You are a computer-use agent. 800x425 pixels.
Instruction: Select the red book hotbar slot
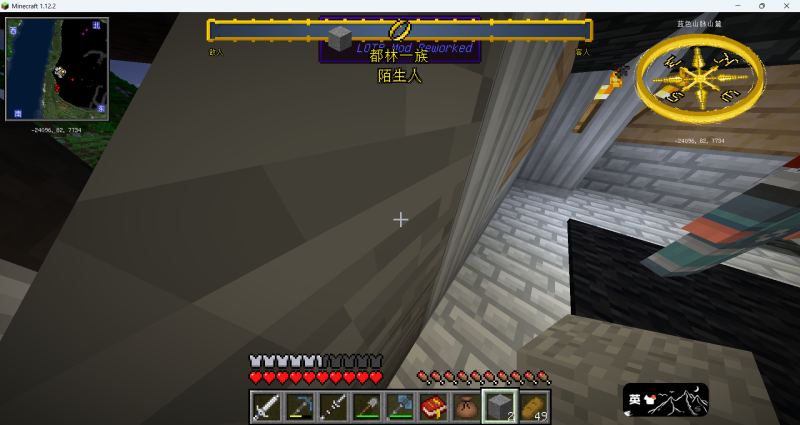pyautogui.click(x=432, y=406)
